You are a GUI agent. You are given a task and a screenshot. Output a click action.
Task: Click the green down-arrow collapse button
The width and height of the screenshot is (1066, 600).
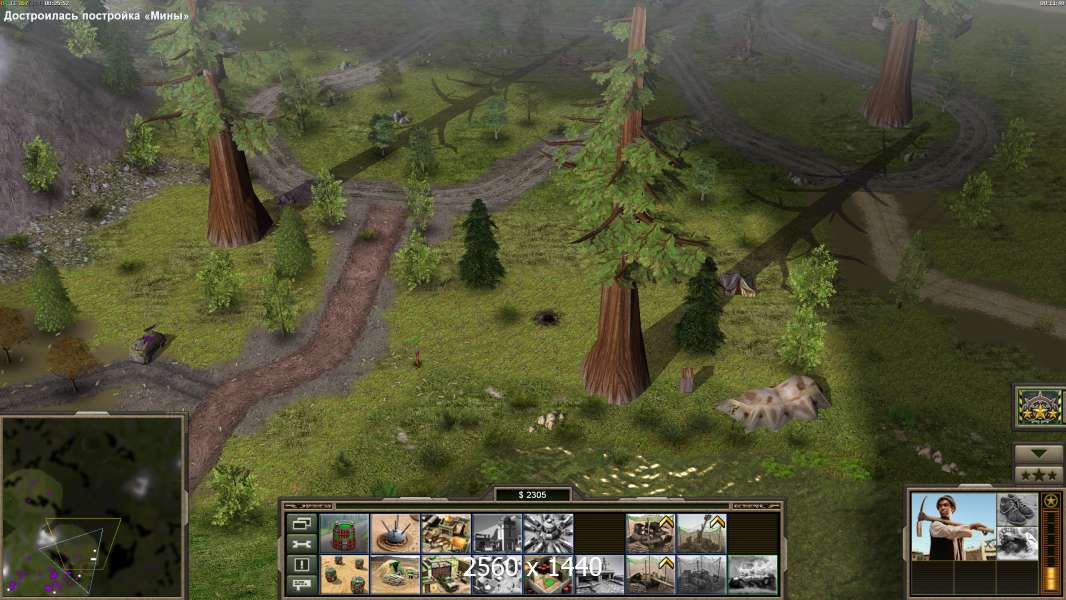[x=1039, y=454]
